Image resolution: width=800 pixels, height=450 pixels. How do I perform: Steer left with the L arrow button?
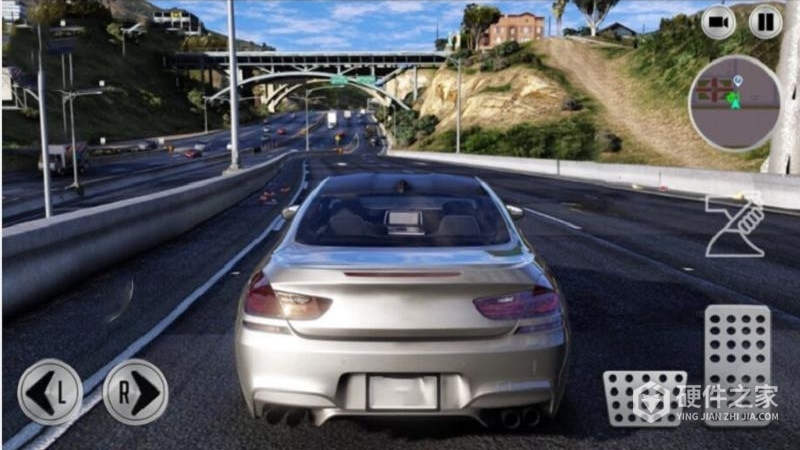coord(50,392)
